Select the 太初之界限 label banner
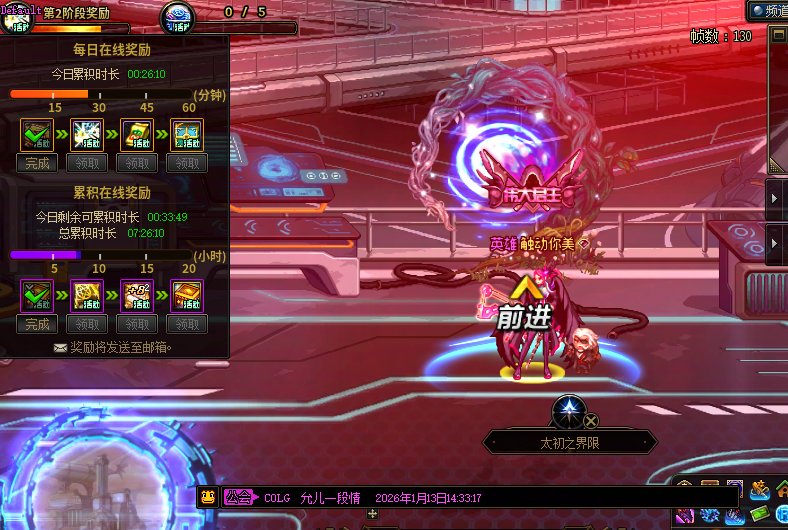The width and height of the screenshot is (788, 530). point(570,441)
